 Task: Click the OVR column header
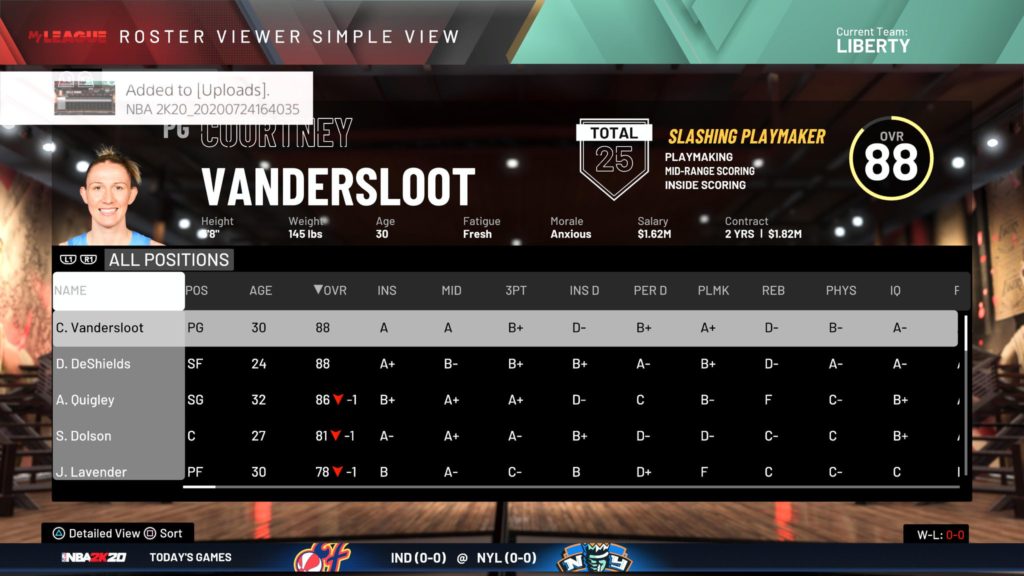(330, 291)
